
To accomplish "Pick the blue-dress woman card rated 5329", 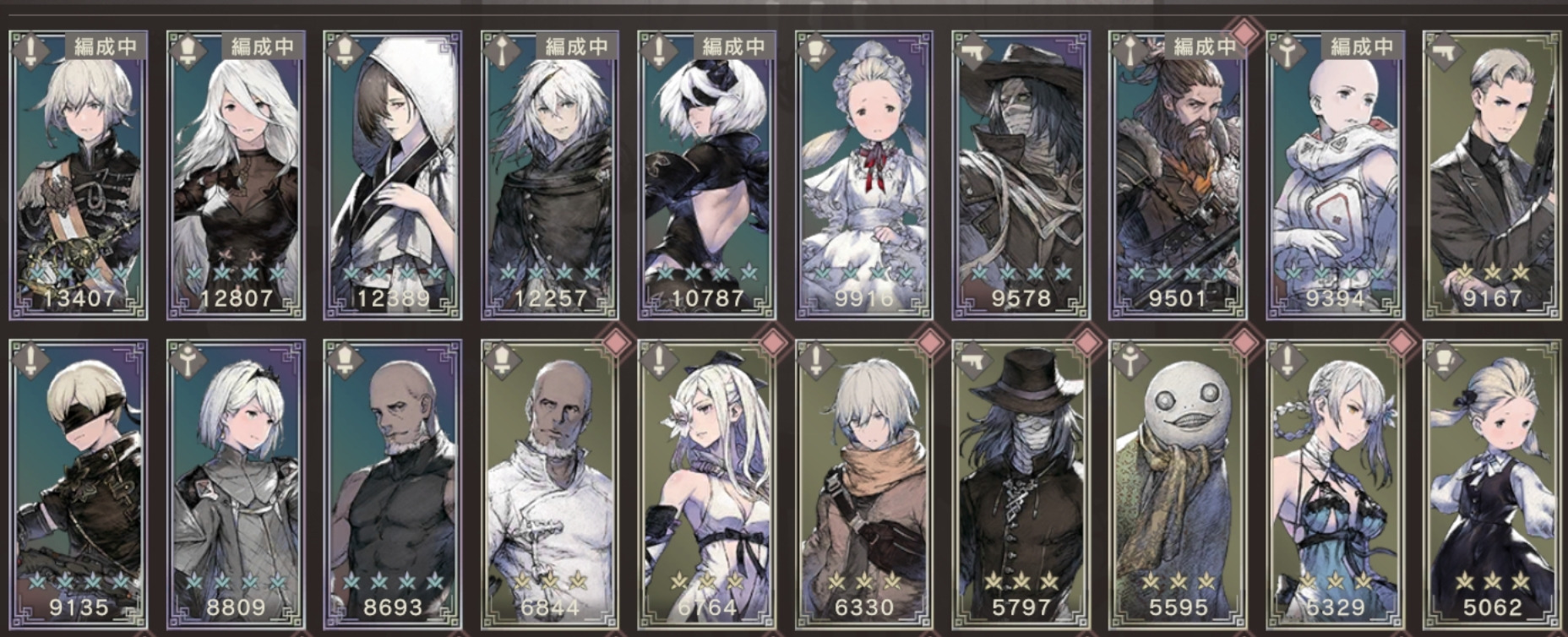I will (x=1336, y=484).
